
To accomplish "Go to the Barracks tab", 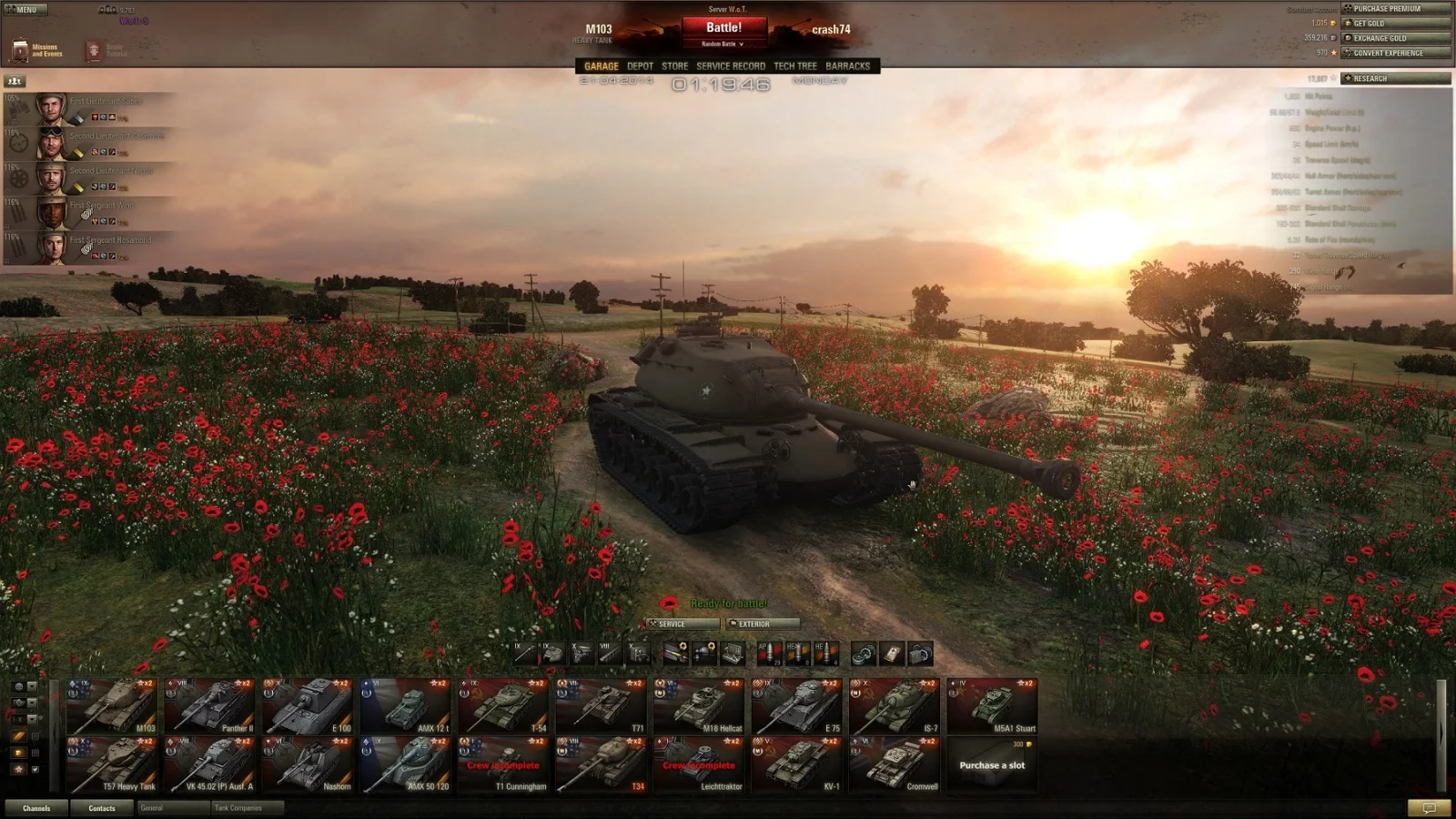I will [847, 66].
